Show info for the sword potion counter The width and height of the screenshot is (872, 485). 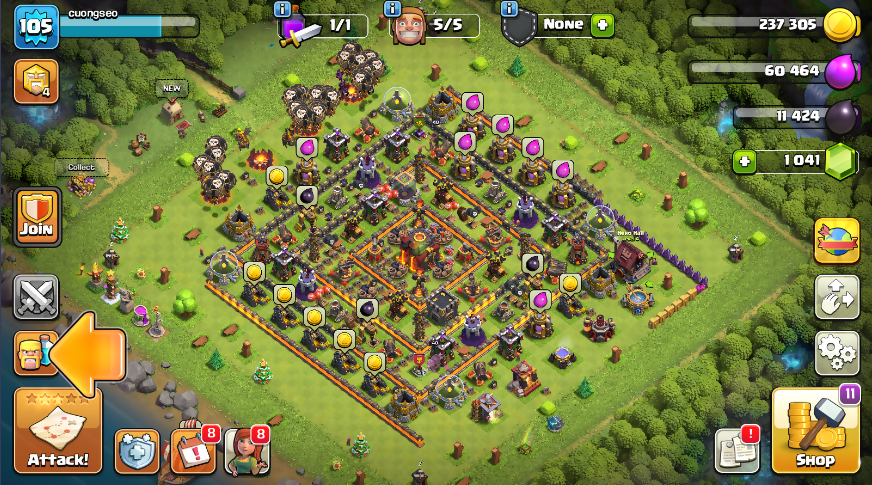click(284, 9)
